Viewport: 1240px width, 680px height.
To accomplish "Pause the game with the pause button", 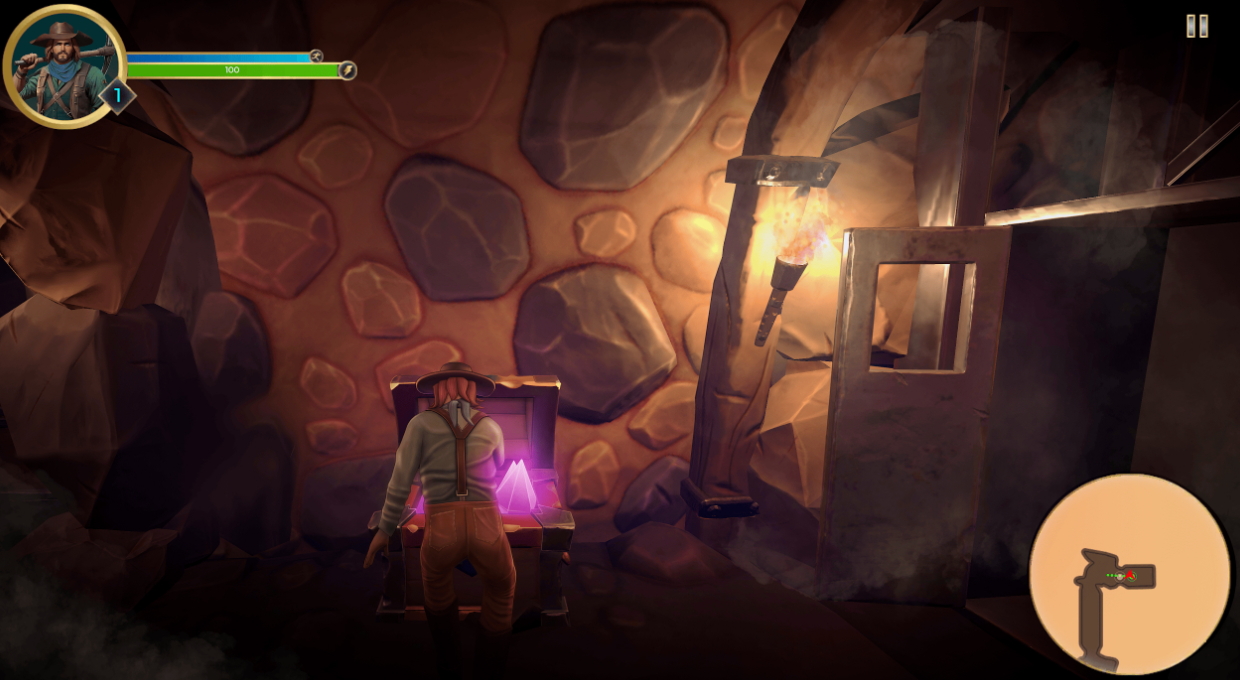I will pyautogui.click(x=1197, y=27).
